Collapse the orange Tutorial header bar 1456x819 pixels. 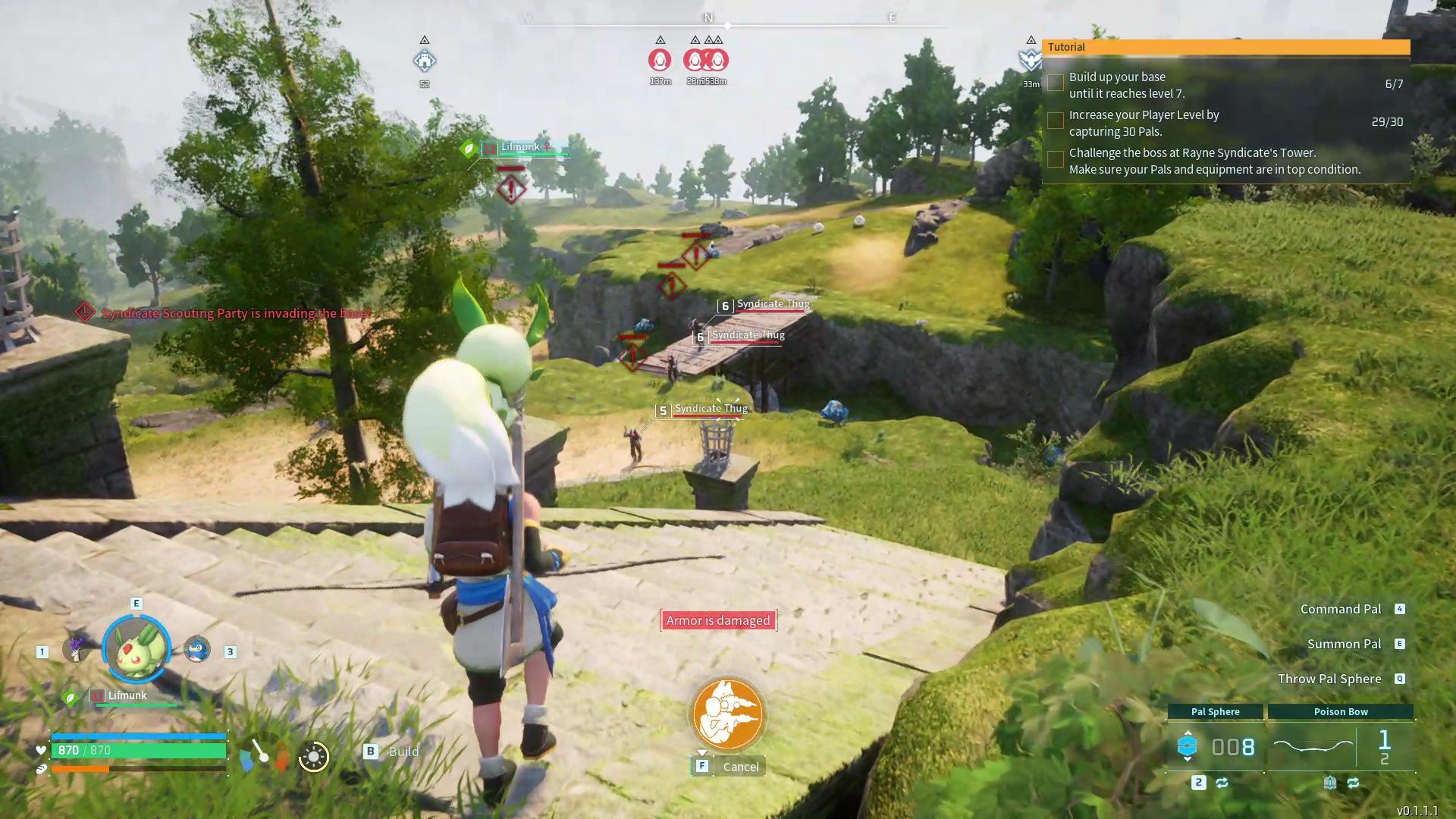tap(1225, 47)
